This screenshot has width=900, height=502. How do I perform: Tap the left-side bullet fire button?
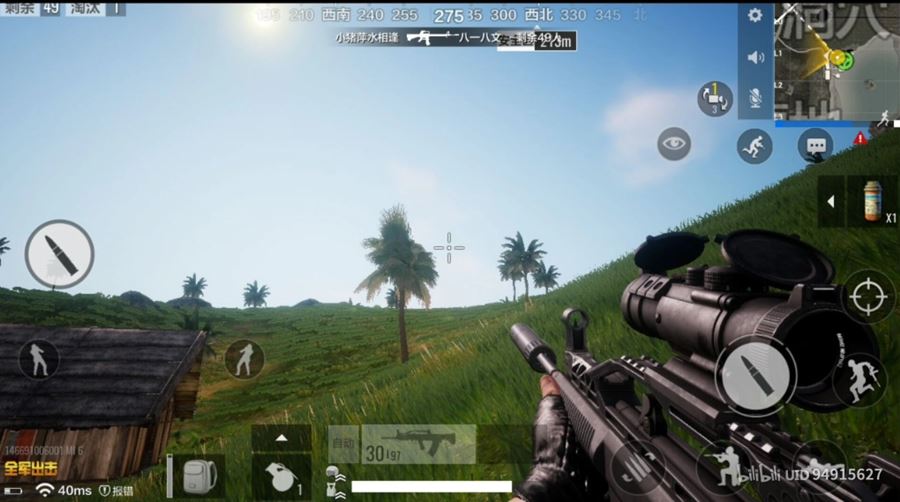[x=59, y=254]
